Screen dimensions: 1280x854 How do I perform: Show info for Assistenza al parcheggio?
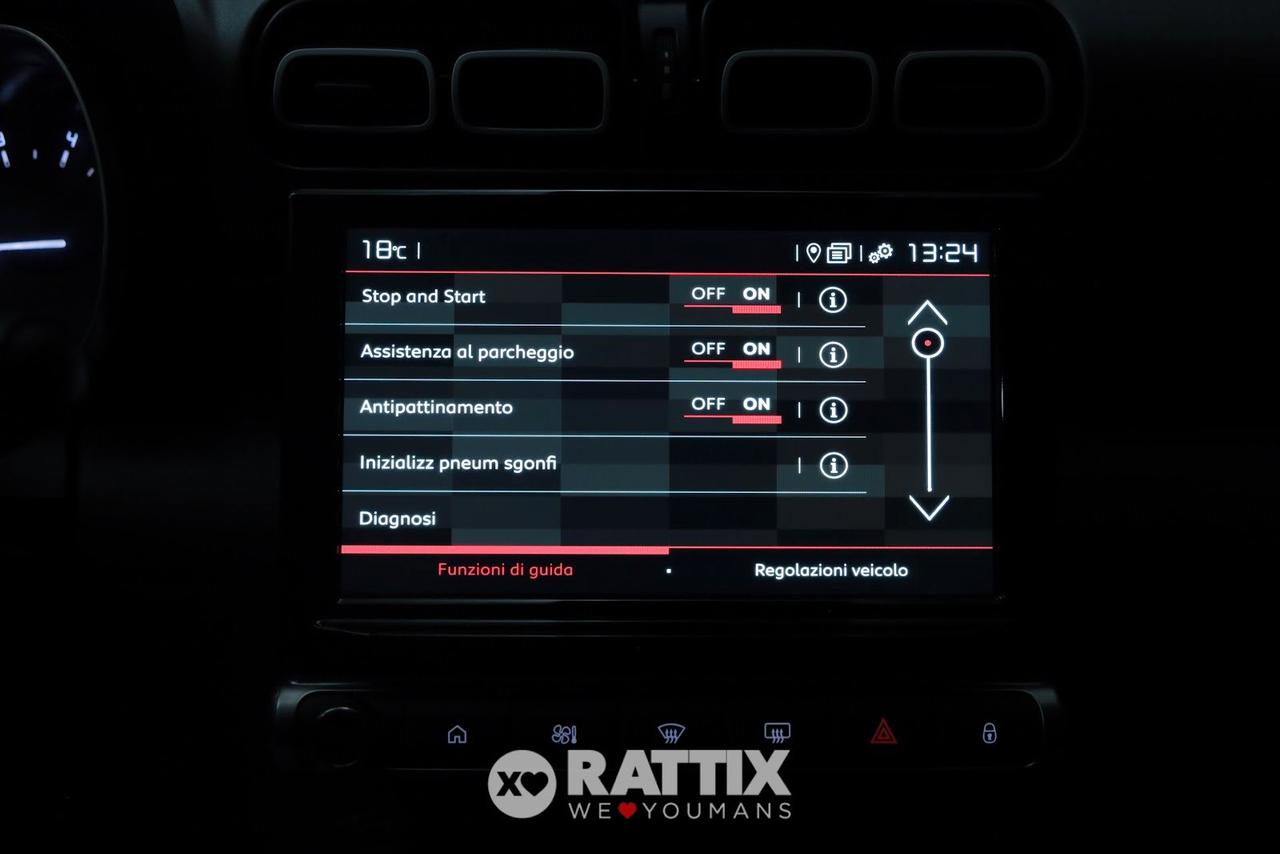point(833,354)
